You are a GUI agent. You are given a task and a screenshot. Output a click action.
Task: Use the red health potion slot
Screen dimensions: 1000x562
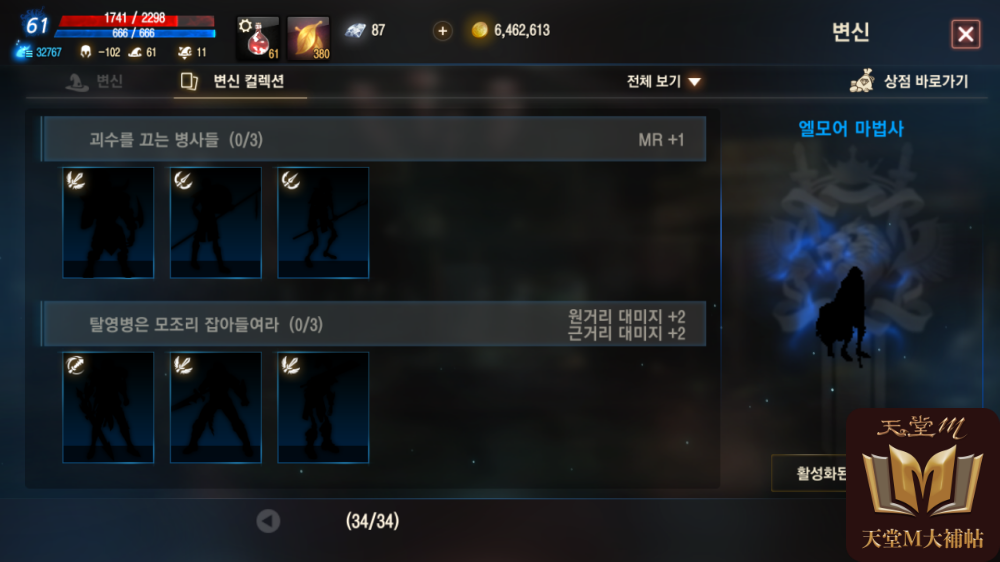point(257,38)
